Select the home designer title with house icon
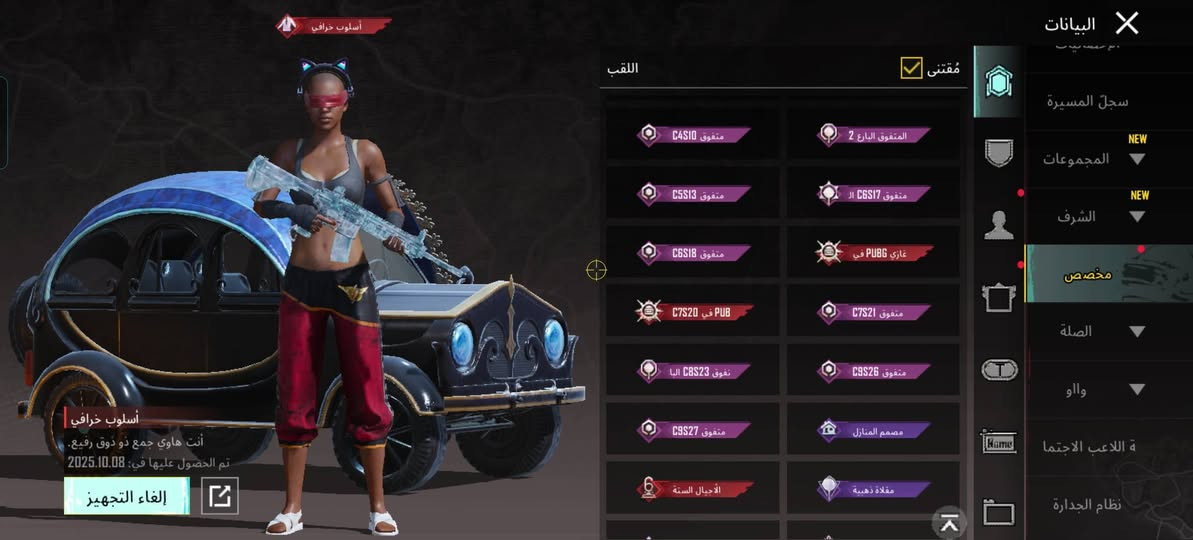This screenshot has height=540, width=1193. click(x=873, y=430)
